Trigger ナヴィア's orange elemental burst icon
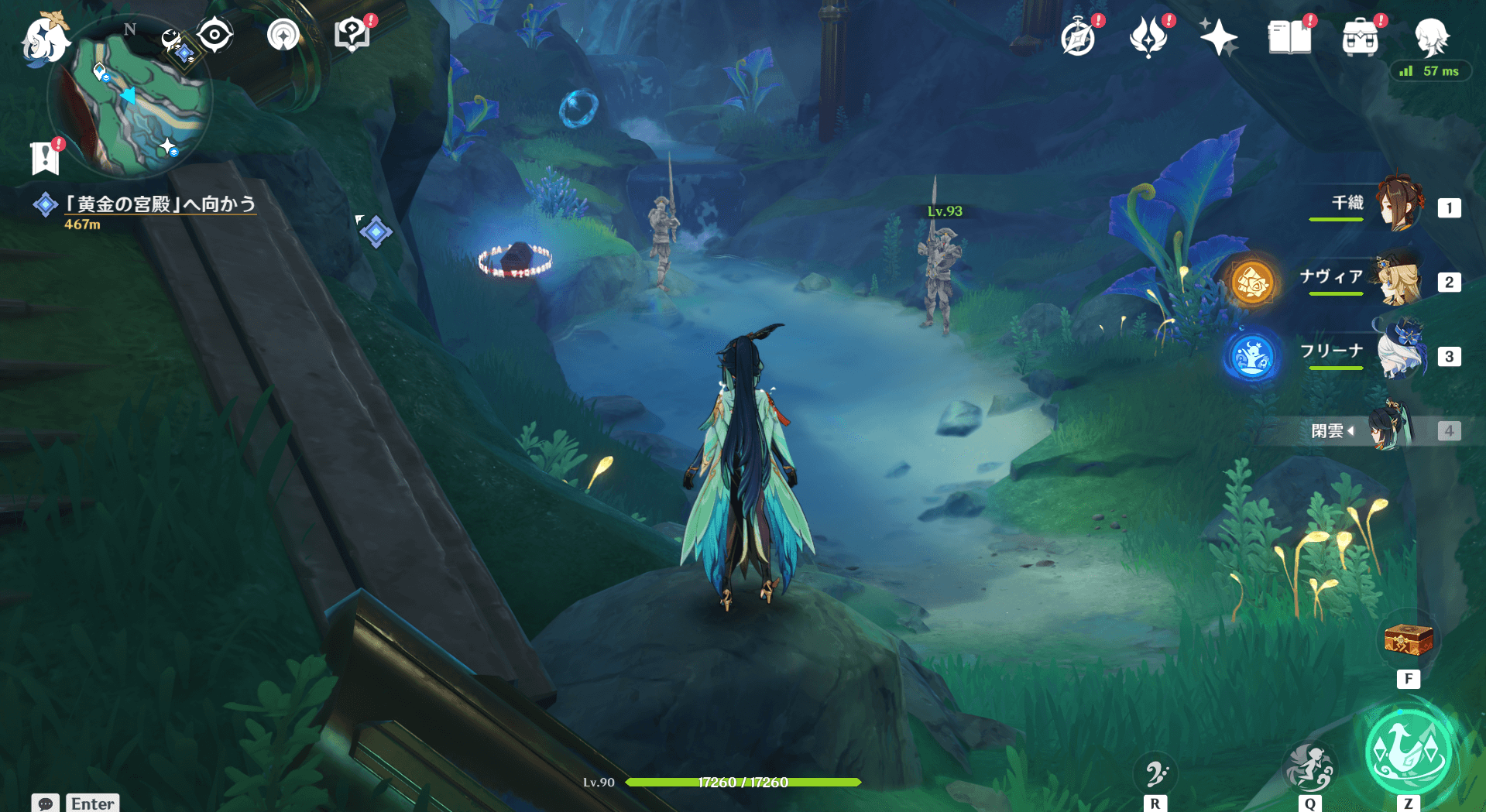1486x812 pixels. point(1252,283)
